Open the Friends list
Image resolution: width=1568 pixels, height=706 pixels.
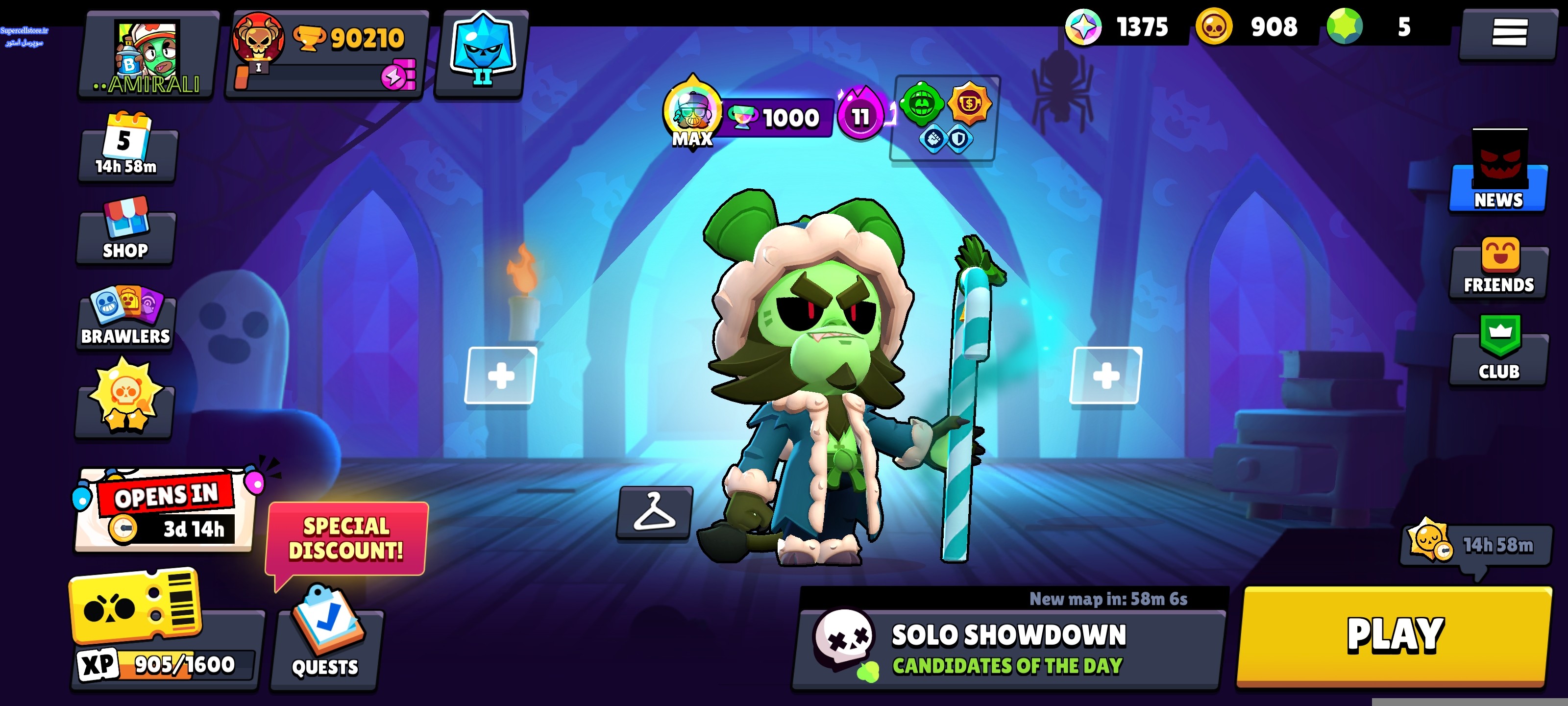[x=1498, y=268]
